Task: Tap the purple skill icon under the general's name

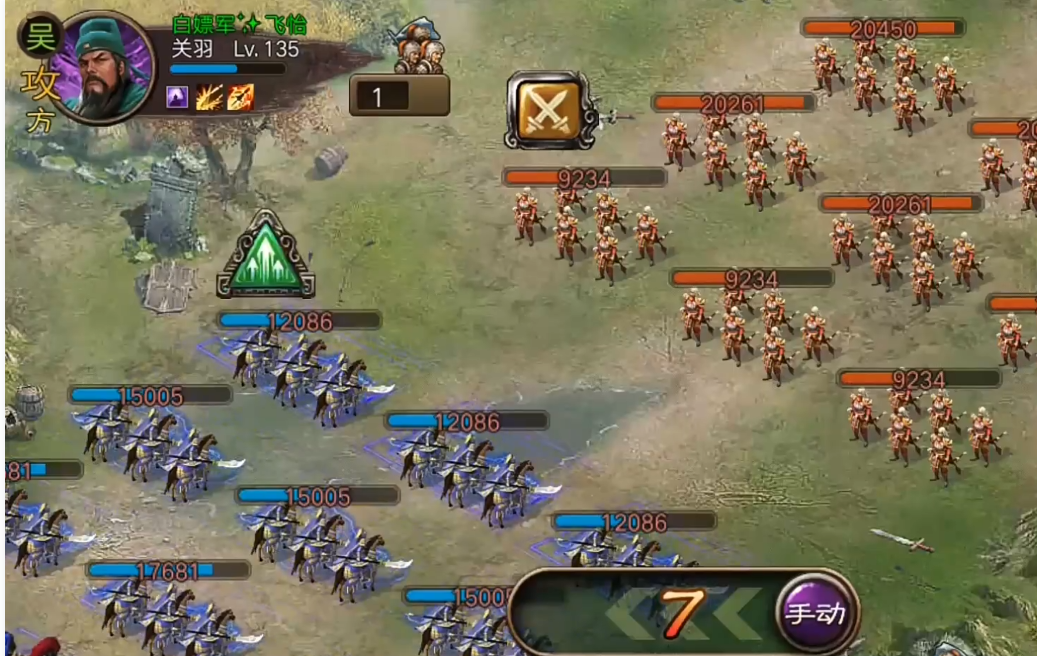Action: point(178,97)
